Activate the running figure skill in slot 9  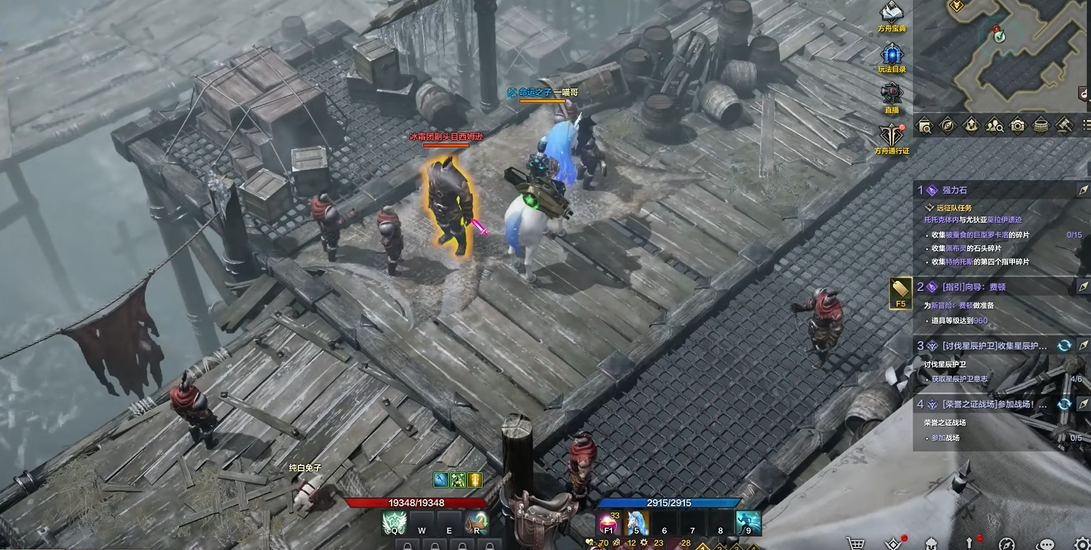click(x=748, y=523)
